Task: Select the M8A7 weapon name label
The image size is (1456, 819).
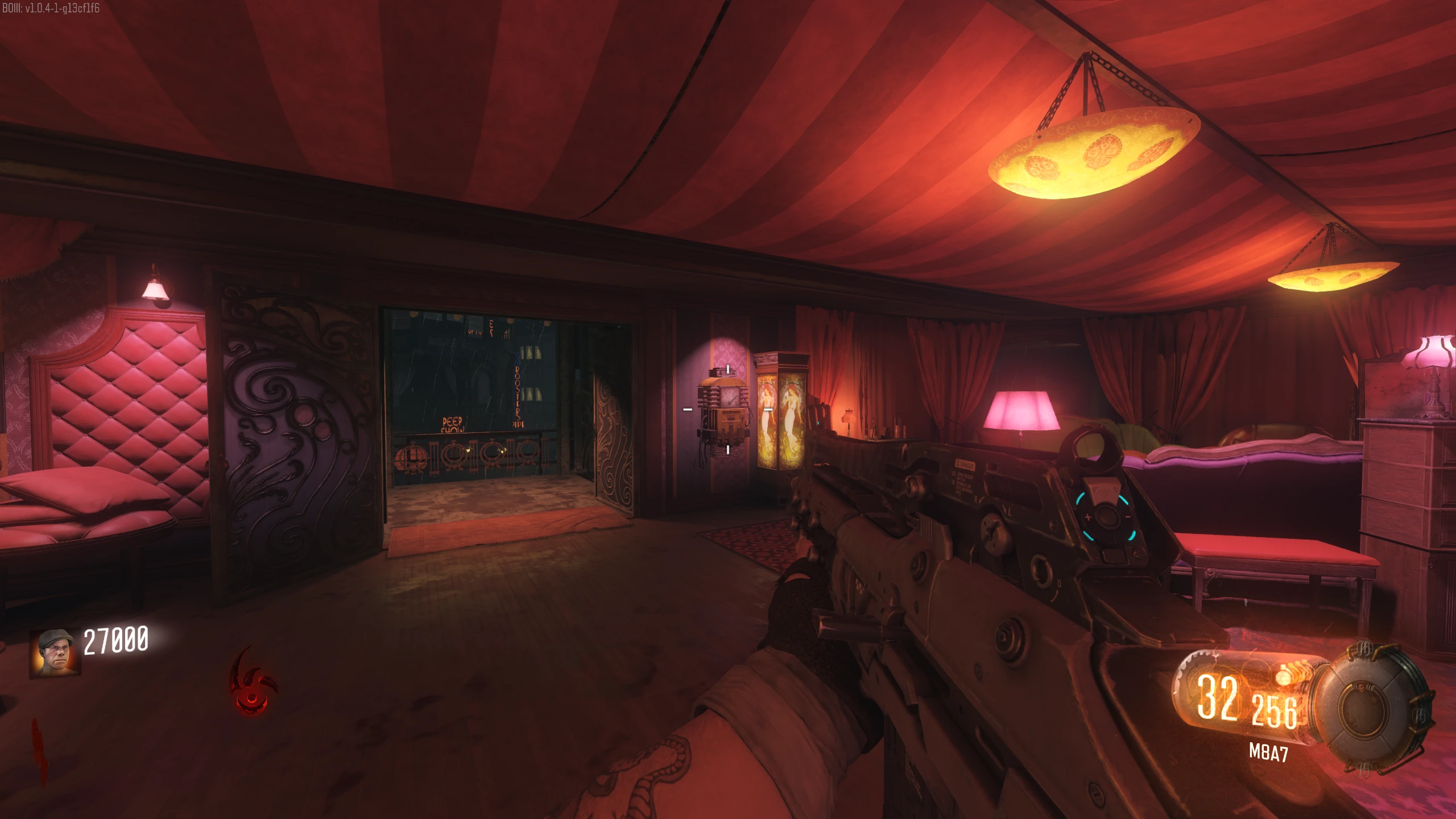Action: coord(1268,752)
